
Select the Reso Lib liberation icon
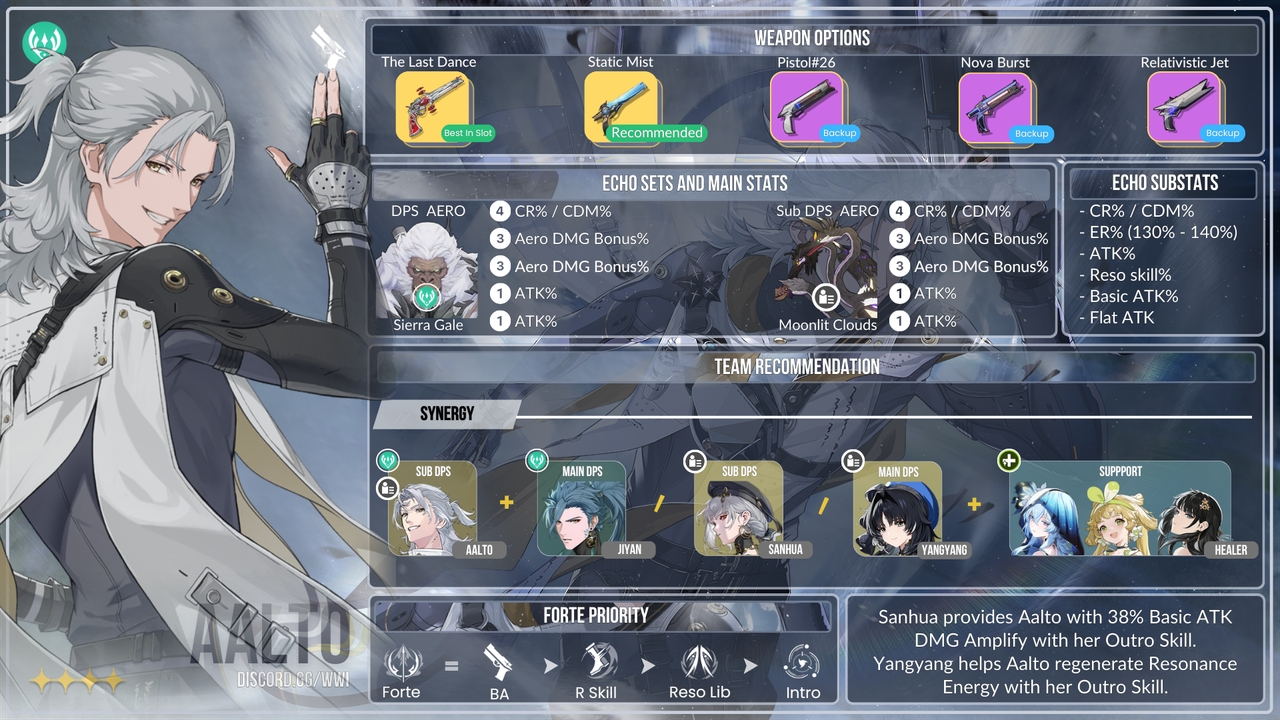699,663
